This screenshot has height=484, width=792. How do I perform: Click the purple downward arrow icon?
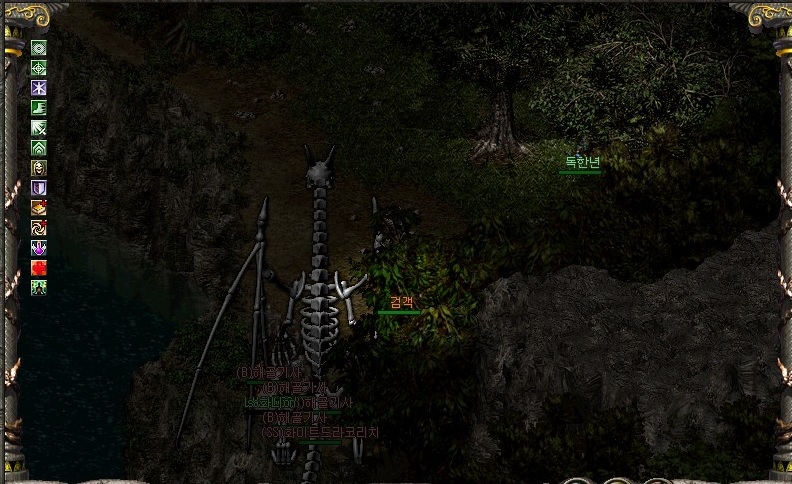(39, 247)
